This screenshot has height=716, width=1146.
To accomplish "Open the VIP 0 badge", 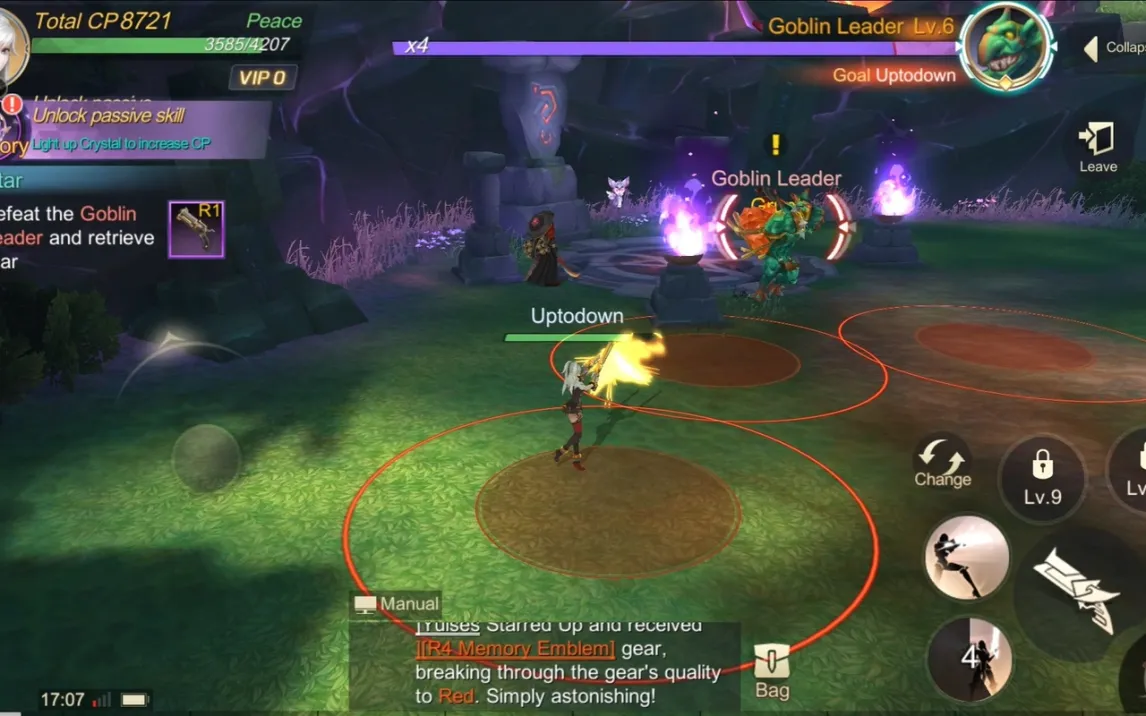I will point(262,78).
